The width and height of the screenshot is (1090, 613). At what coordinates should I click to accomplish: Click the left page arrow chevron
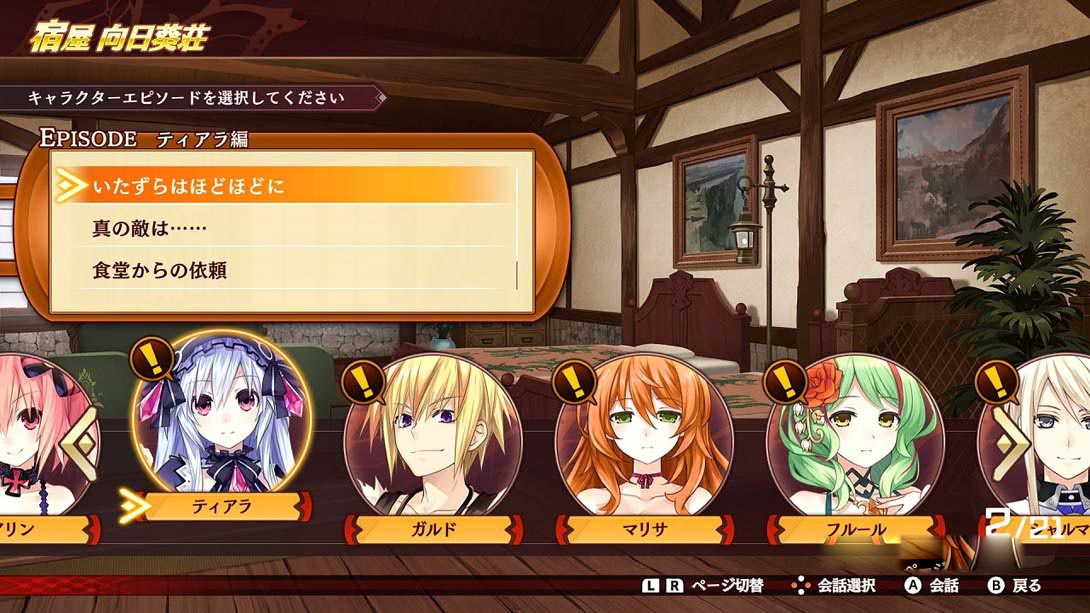point(80,440)
